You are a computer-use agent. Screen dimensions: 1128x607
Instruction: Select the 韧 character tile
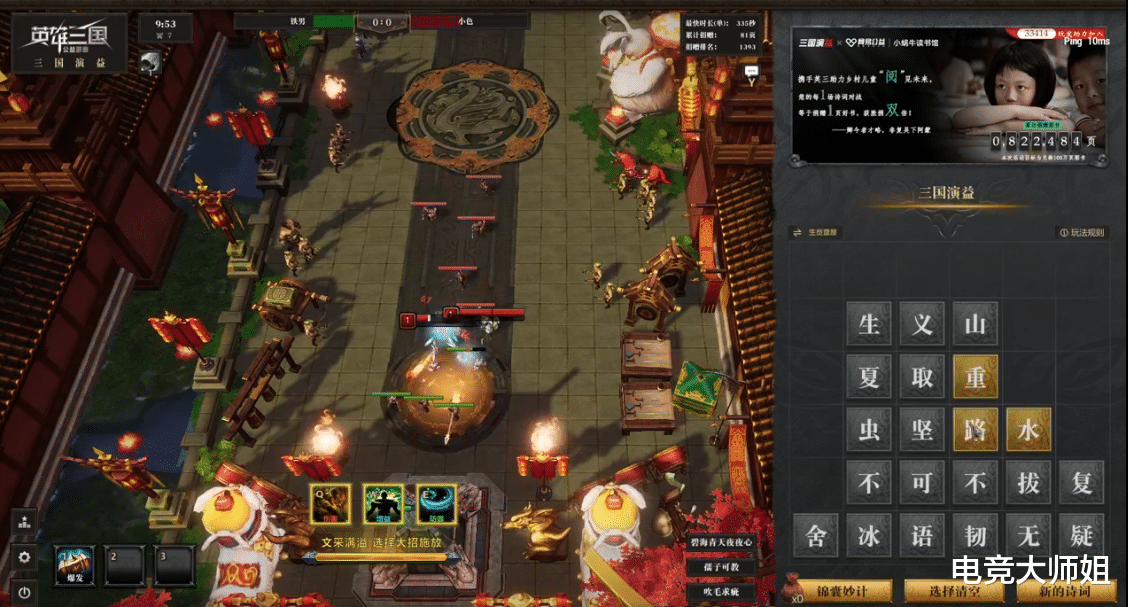975,535
